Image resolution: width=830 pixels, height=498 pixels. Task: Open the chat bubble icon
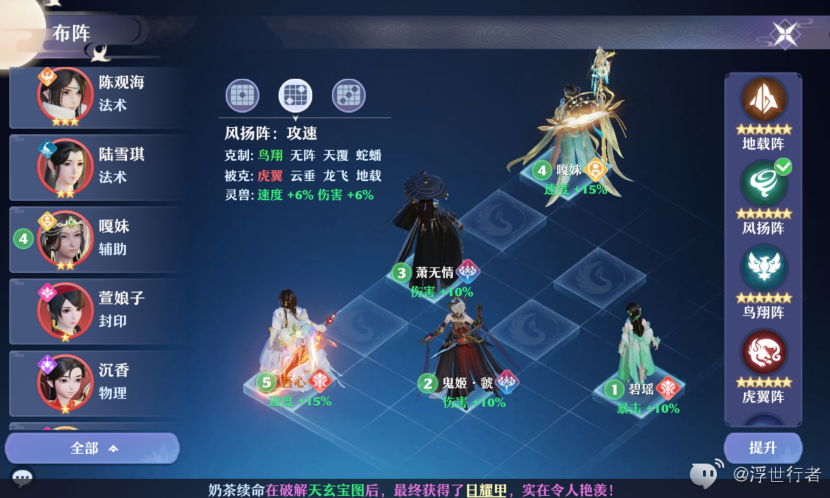click(22, 477)
